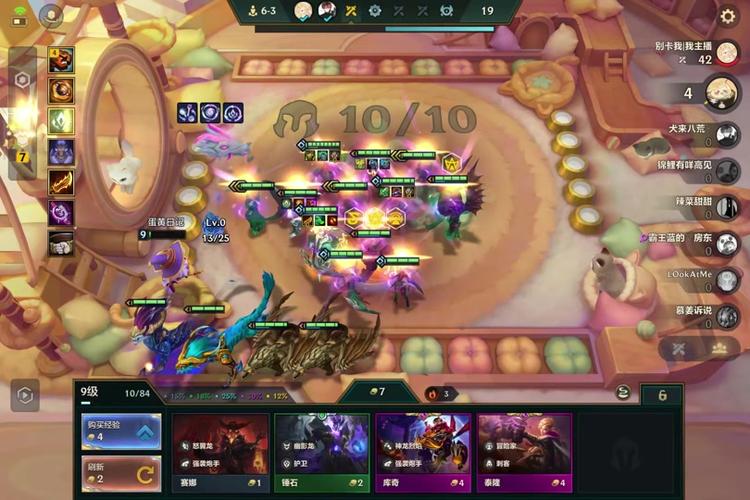Open the player group icon panel
The height and width of the screenshot is (500, 750).
tap(718, 349)
